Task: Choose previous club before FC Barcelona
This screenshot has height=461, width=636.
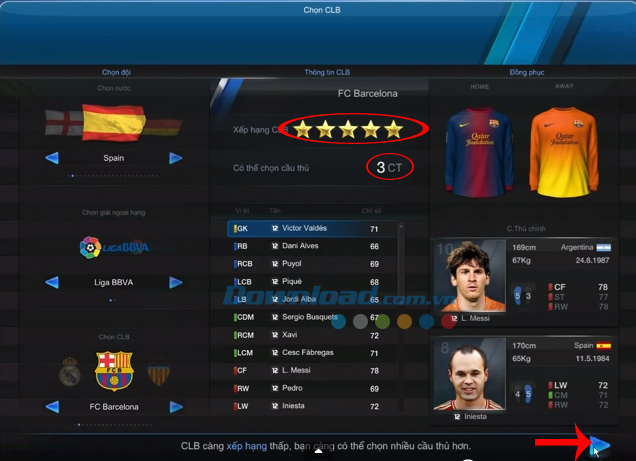Action: click(52, 407)
